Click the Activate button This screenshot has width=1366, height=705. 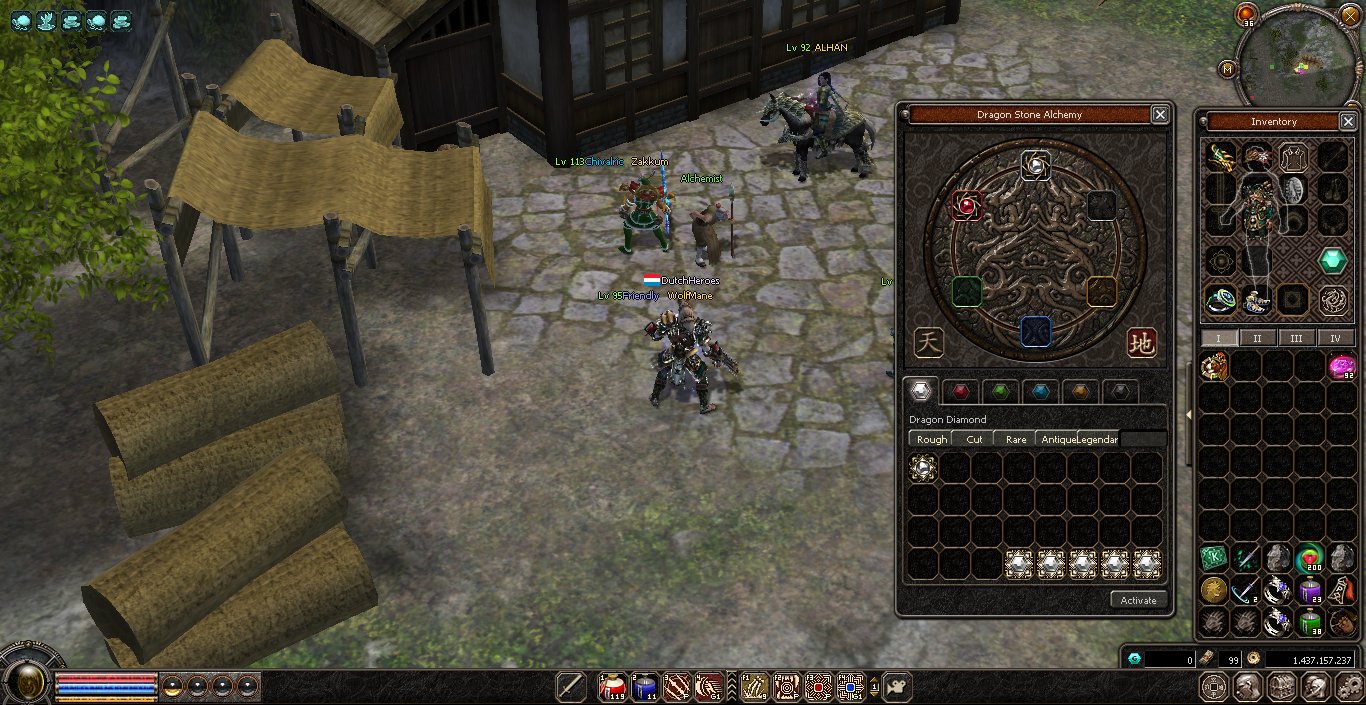click(1138, 600)
